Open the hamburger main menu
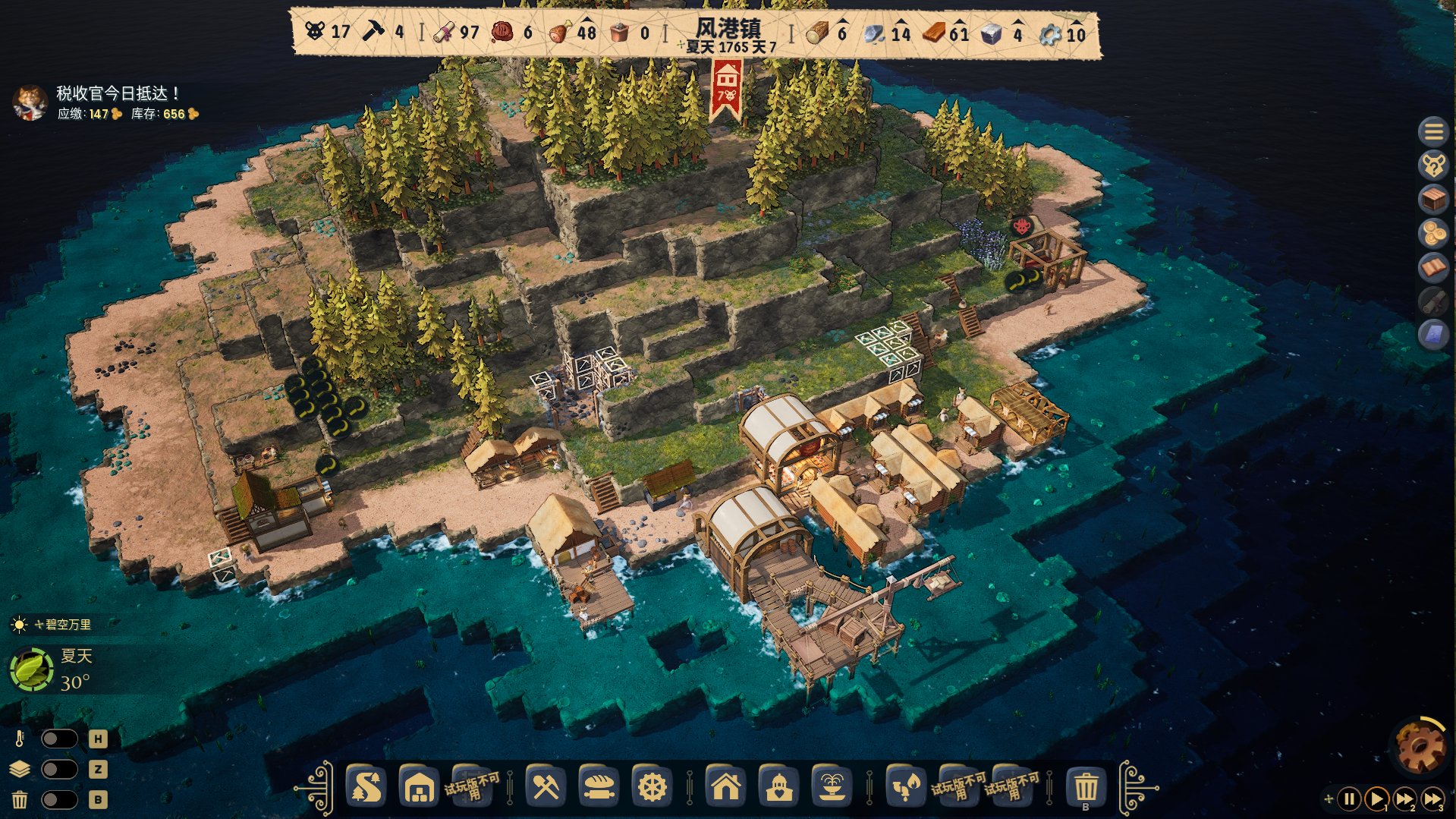The image size is (1456, 819). click(1433, 132)
